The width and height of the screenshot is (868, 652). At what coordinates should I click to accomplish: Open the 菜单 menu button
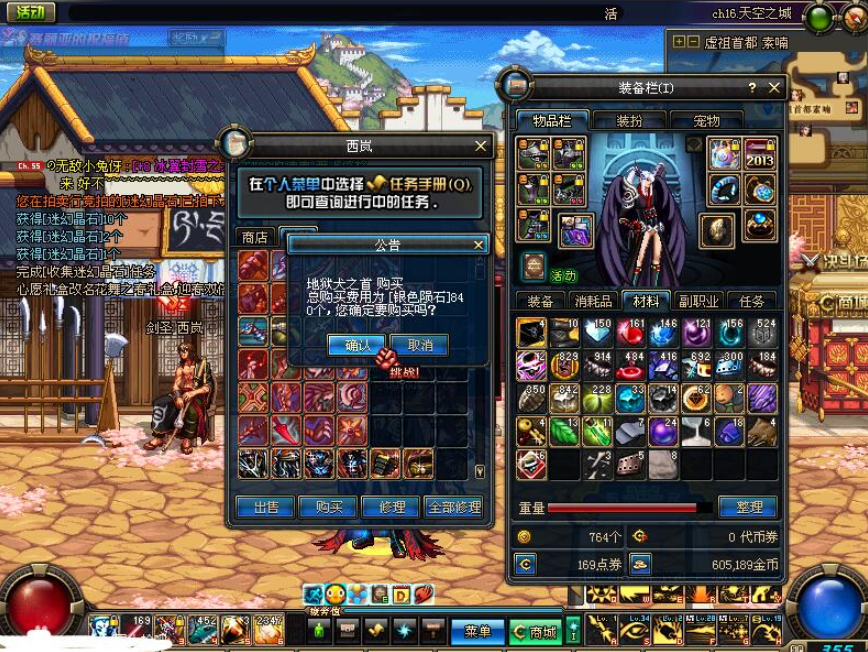click(477, 631)
